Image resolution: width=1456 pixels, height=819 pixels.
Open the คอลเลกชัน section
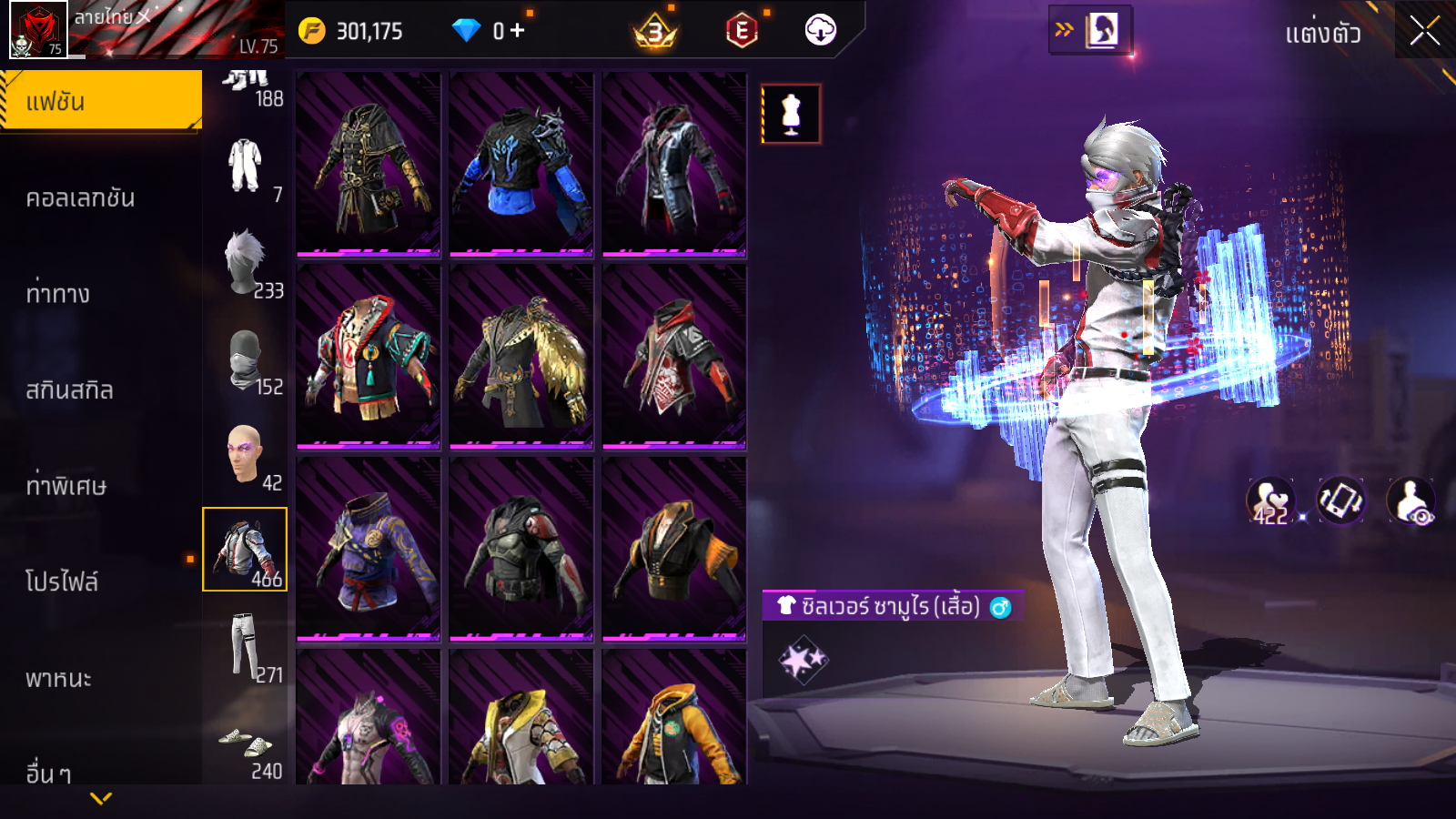81,197
